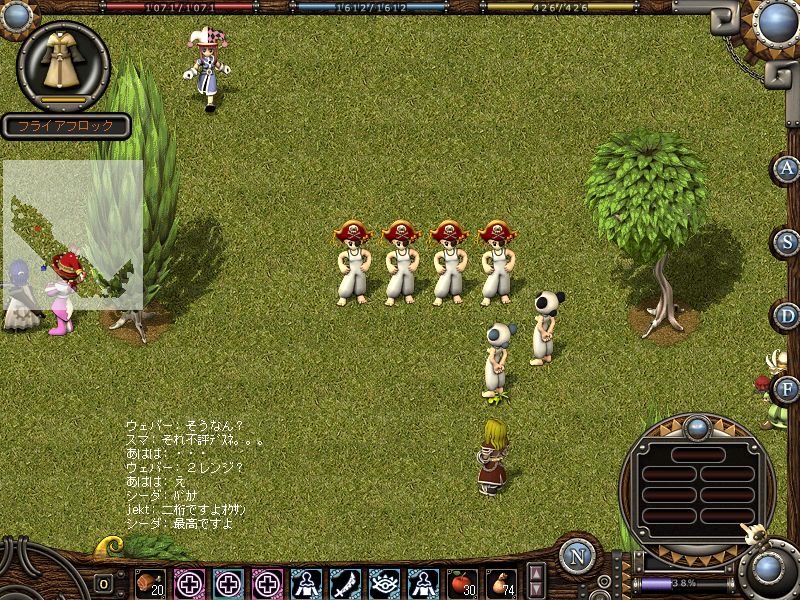Click the small 0 counter button
The image size is (800, 600).
coord(104,583)
